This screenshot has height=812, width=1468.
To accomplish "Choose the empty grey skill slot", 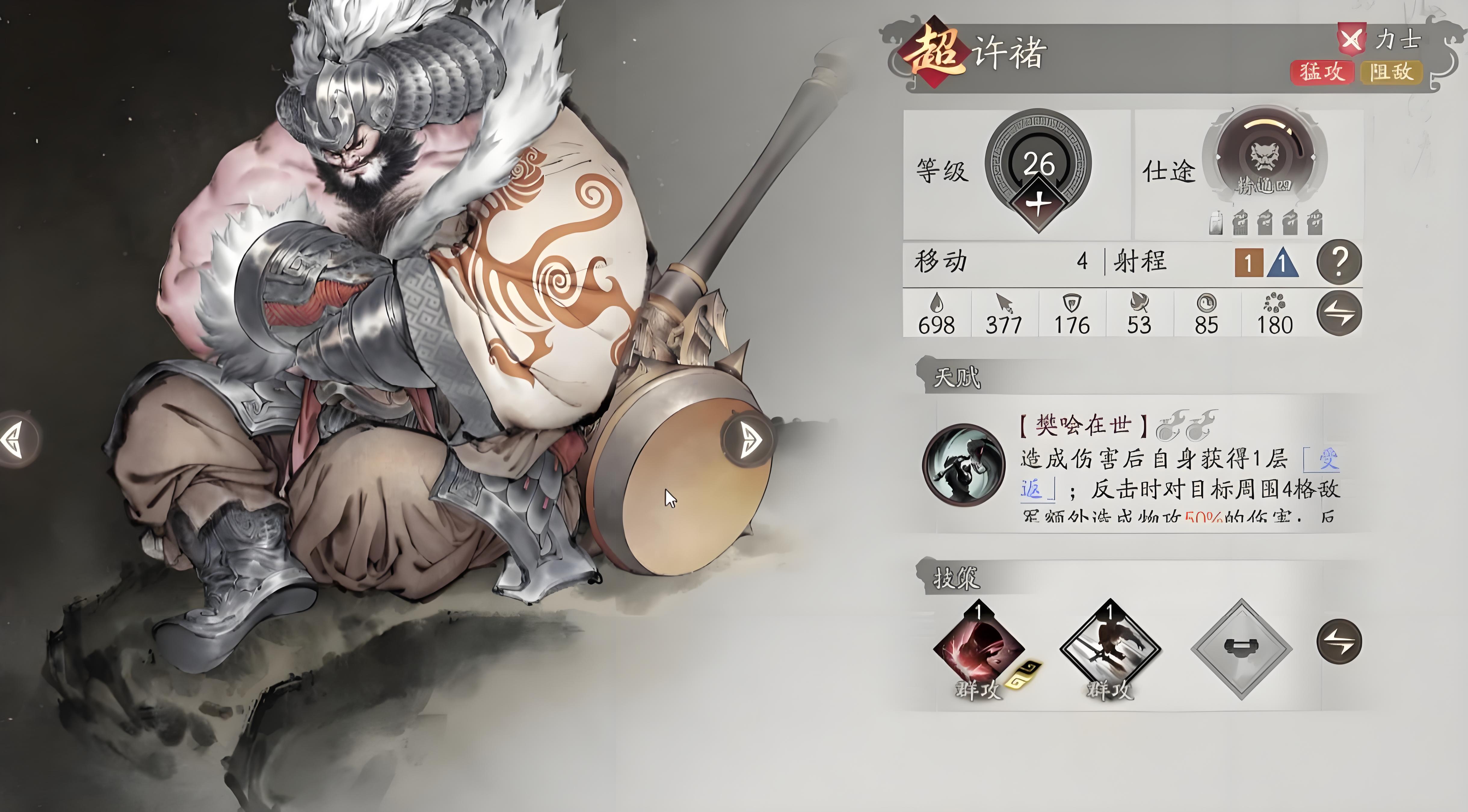I will click(x=1241, y=648).
